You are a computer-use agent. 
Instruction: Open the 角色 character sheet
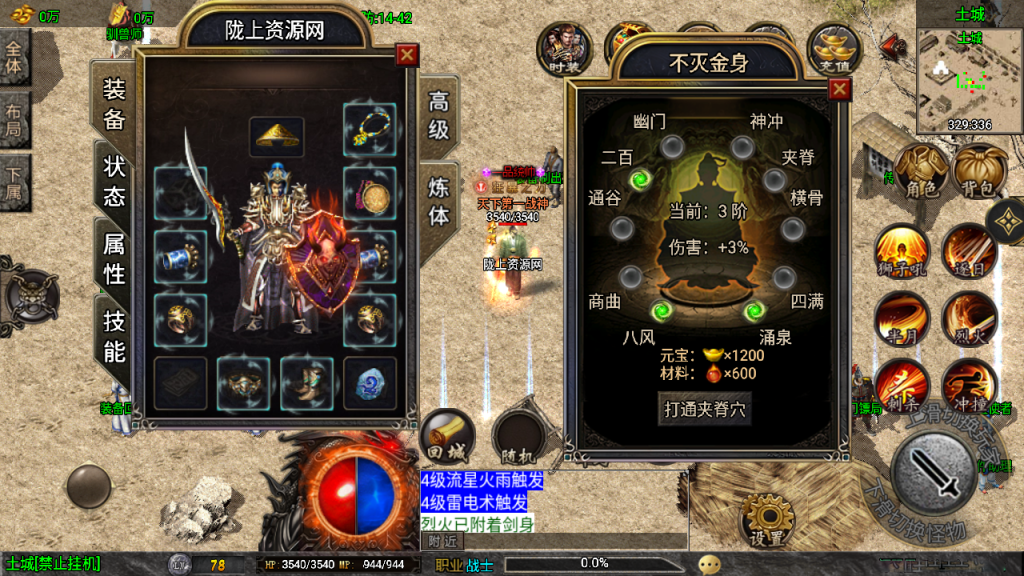pos(920,173)
